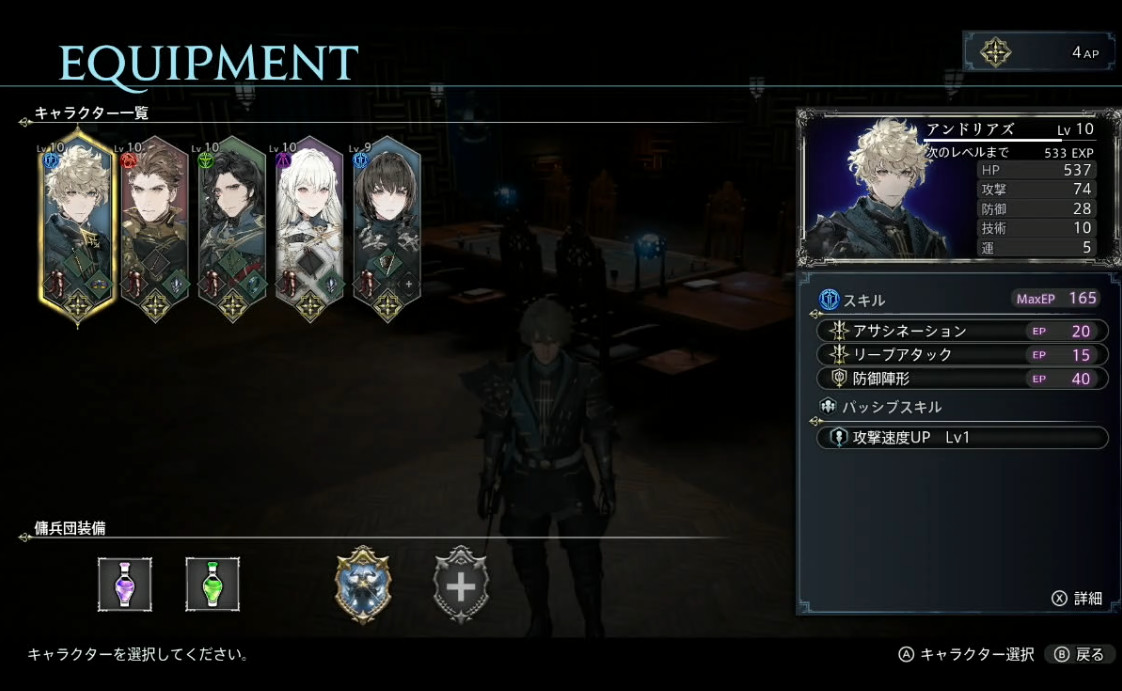The image size is (1122, 691).
Task: Select the blond-haired character card
Action: click(x=76, y=228)
